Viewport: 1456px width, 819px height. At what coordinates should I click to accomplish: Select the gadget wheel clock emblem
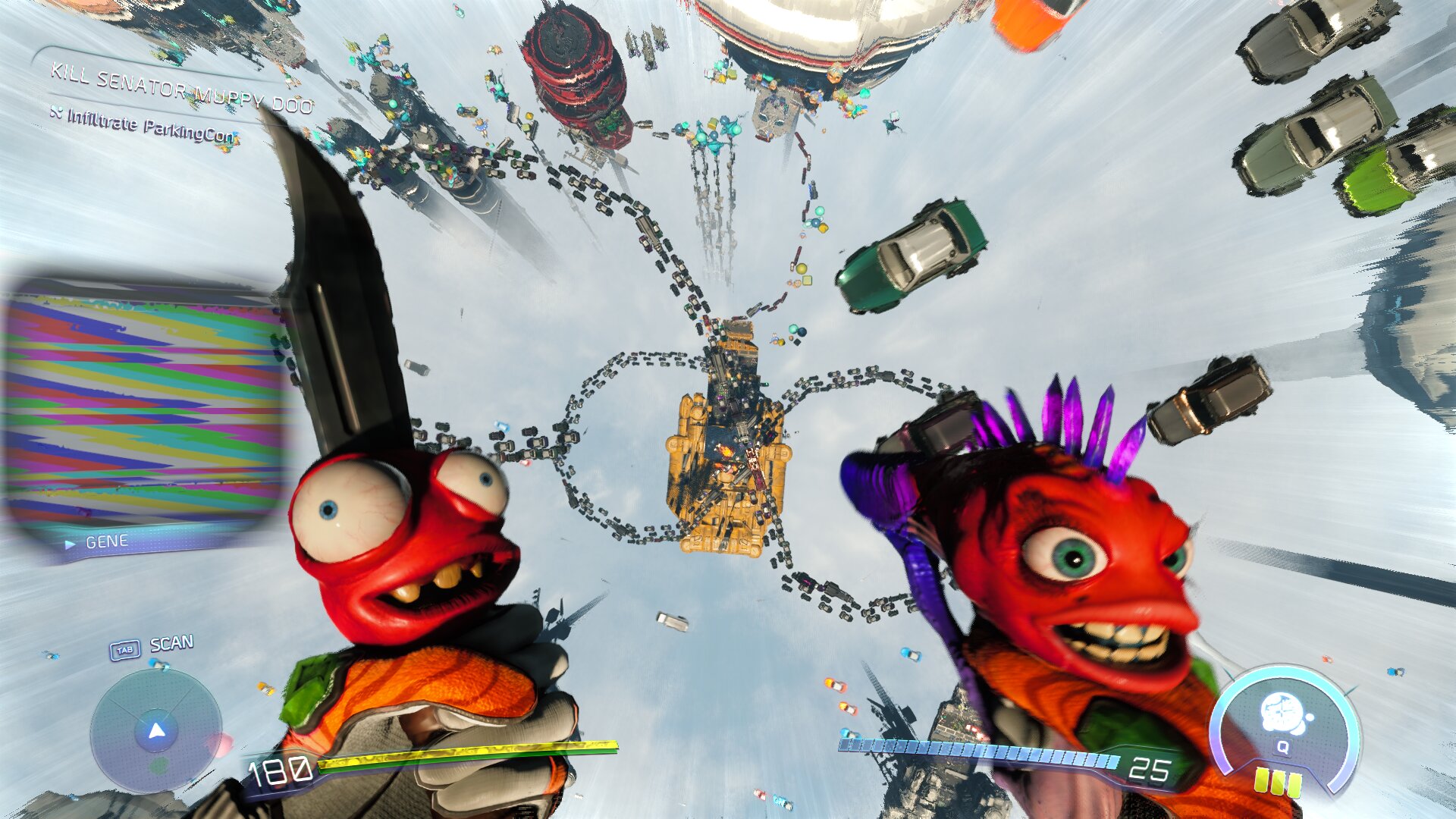click(1283, 711)
